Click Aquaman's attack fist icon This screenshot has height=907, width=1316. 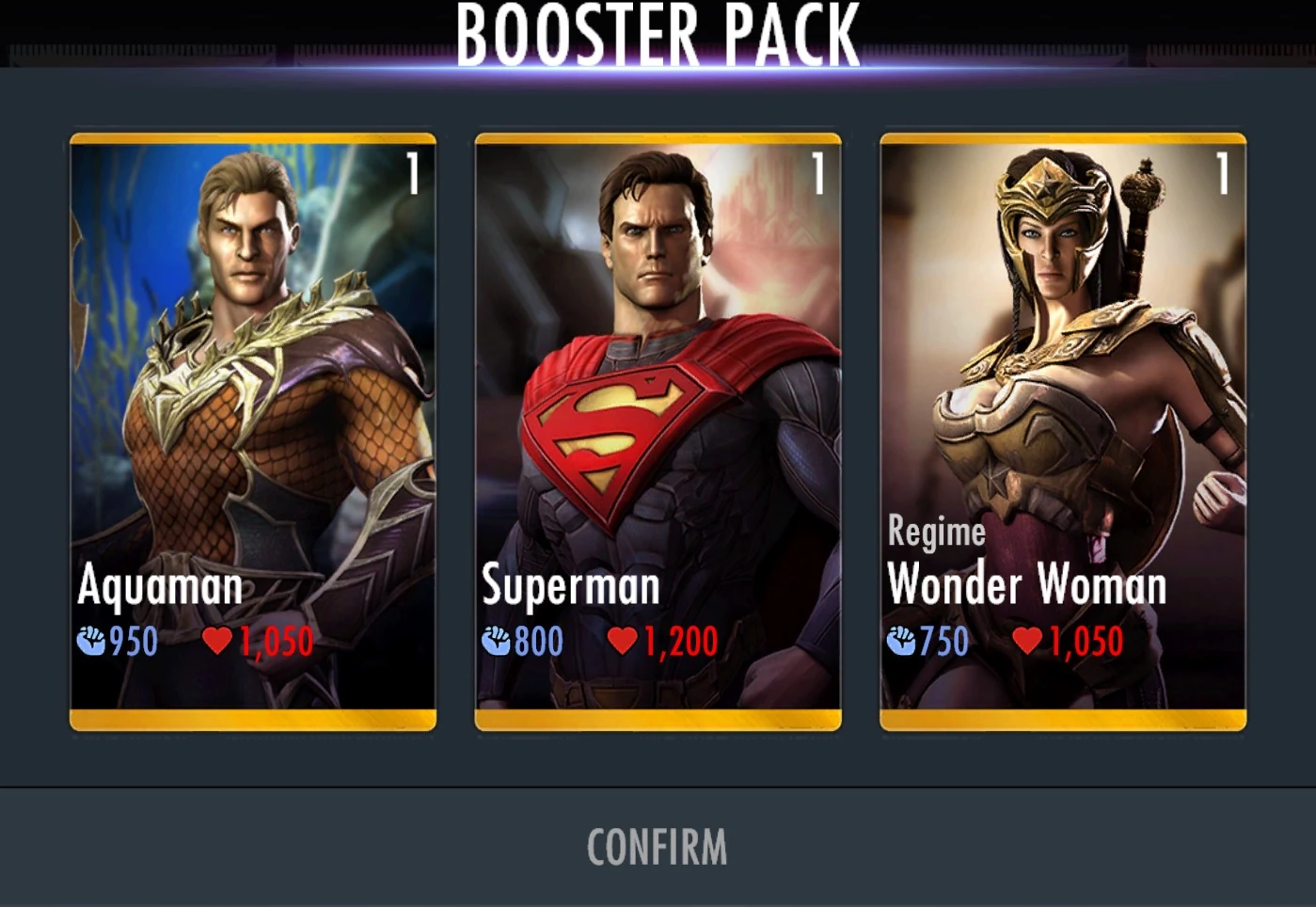coord(90,641)
